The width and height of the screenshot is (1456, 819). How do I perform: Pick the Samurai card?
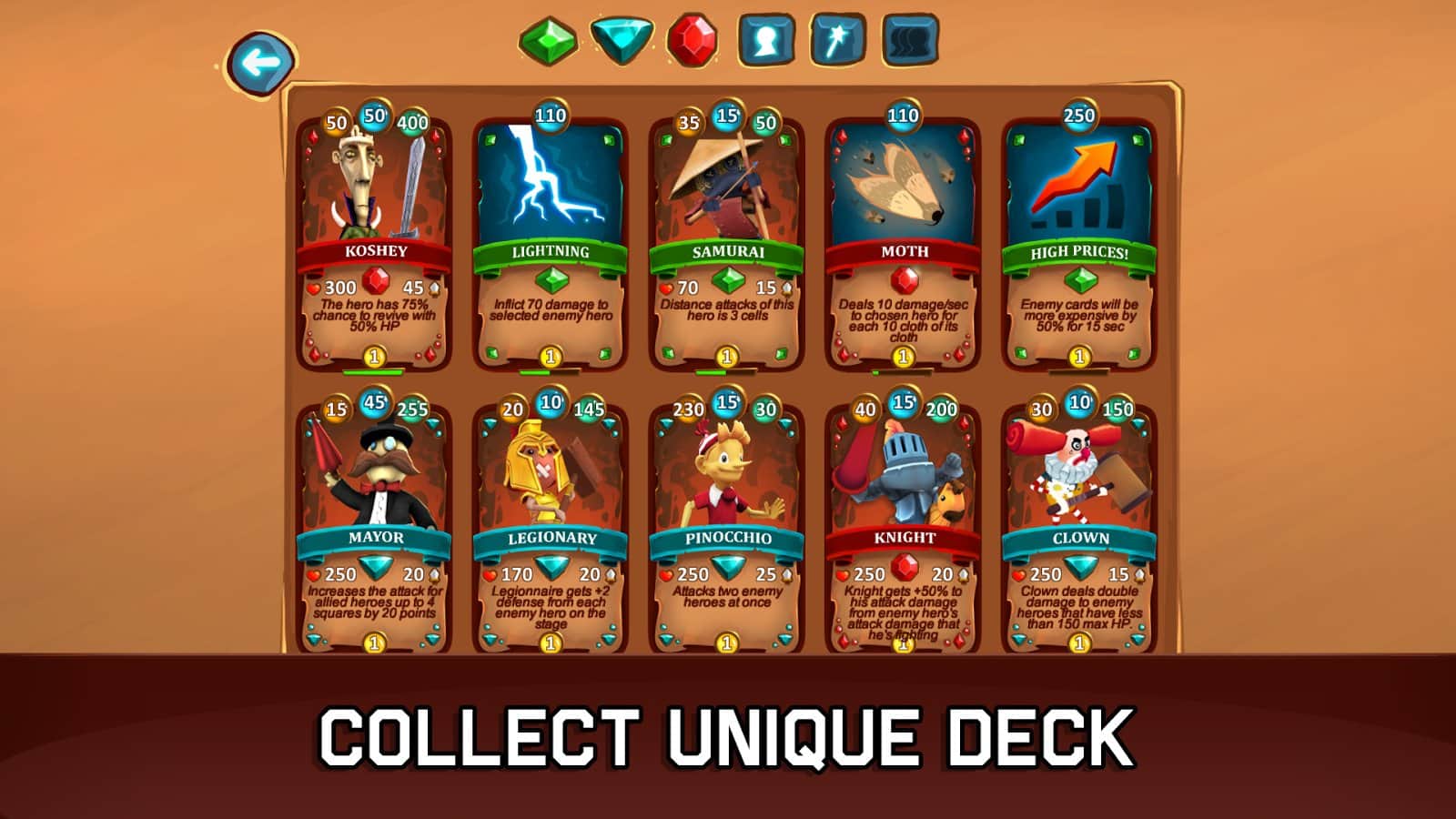point(726,241)
